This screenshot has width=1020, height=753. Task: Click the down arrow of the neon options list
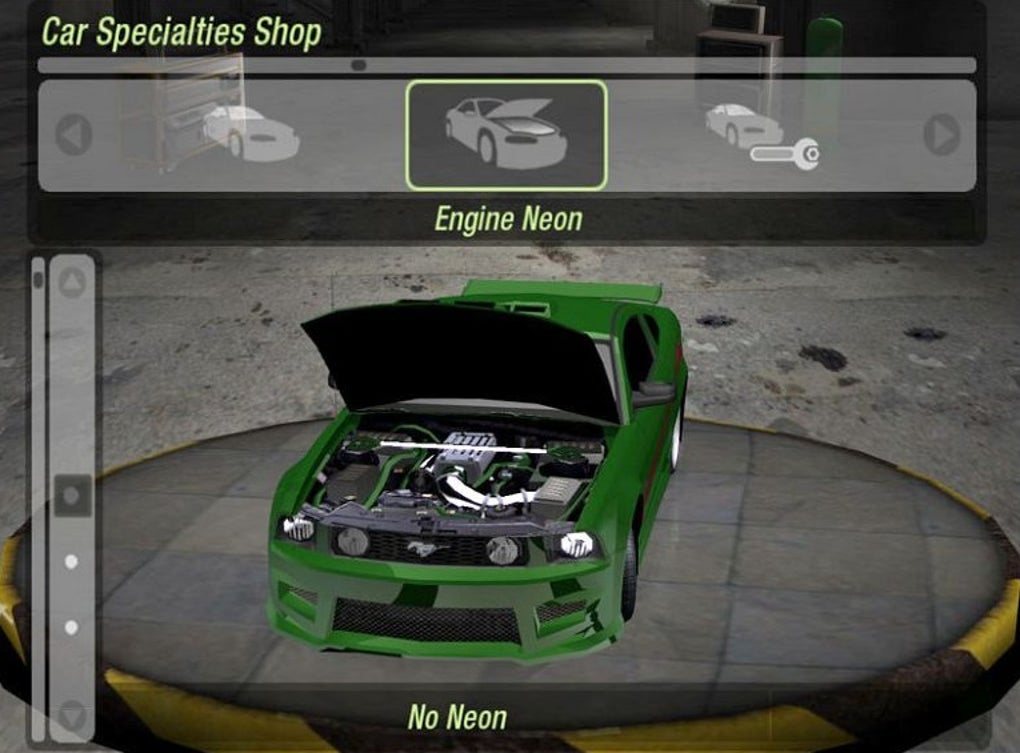(x=72, y=714)
